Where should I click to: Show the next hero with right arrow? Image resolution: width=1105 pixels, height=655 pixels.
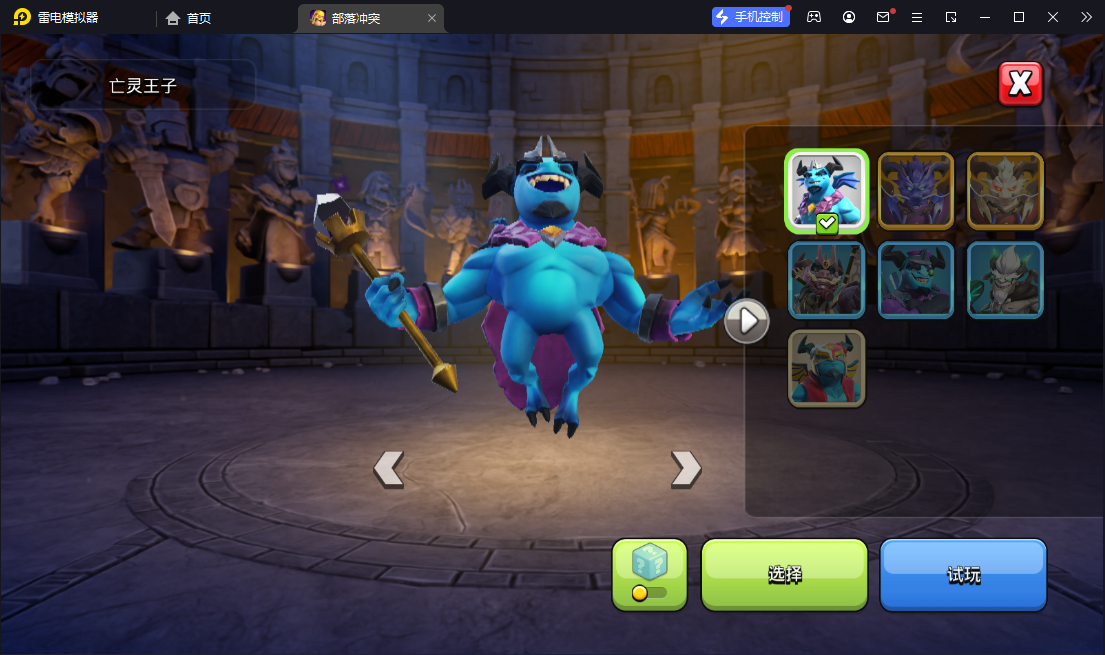tap(686, 468)
